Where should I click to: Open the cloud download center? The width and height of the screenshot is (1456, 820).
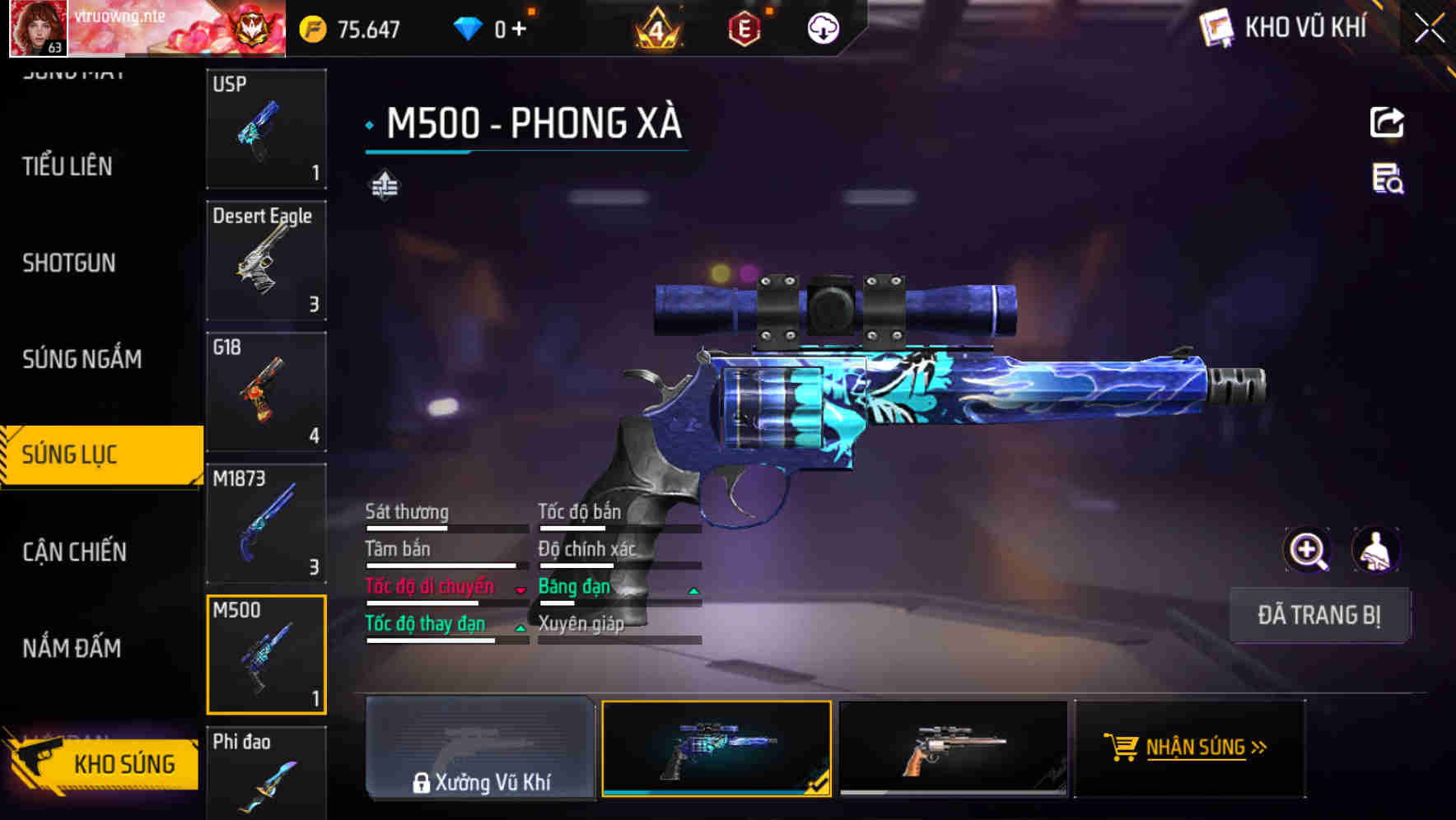coord(824,27)
